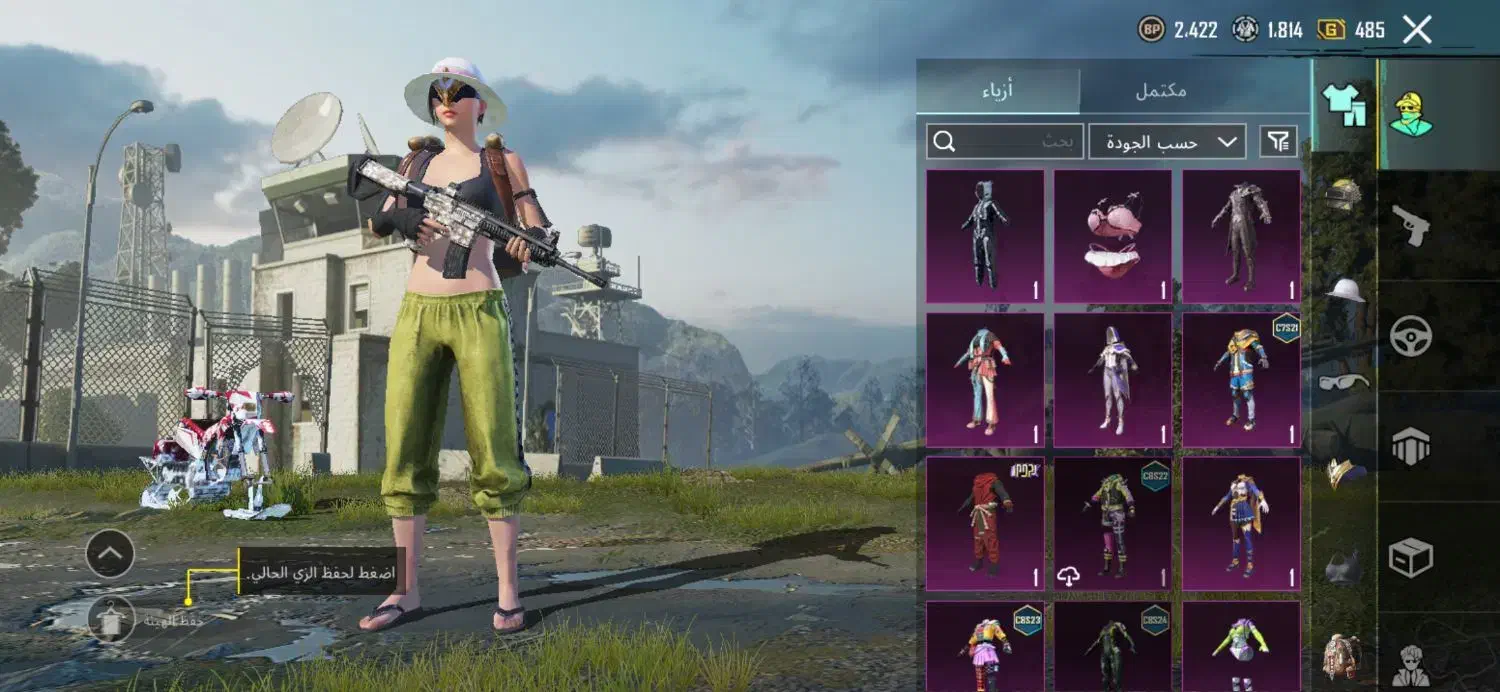Viewport: 1500px width, 692px height.
Task: Pick the outfit with the cloud download icon
Action: pyautogui.click(x=1112, y=523)
